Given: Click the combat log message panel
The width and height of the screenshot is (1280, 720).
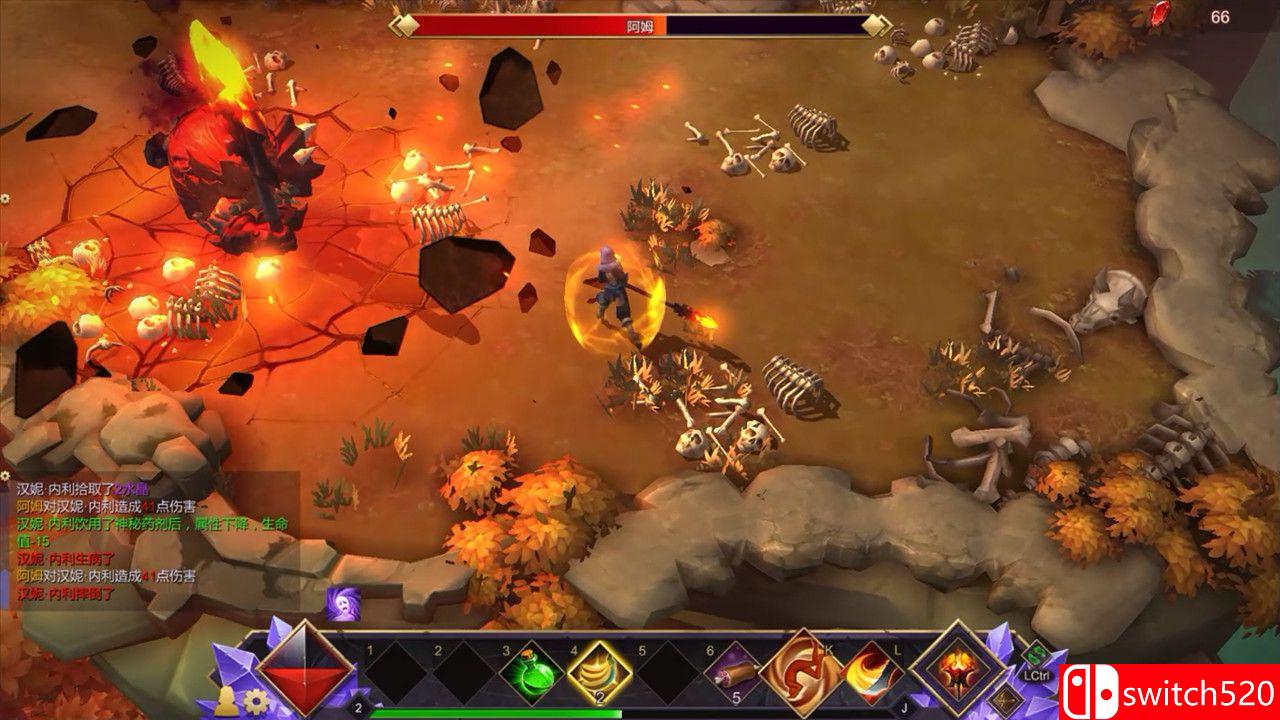Looking at the screenshot, I should [150, 540].
